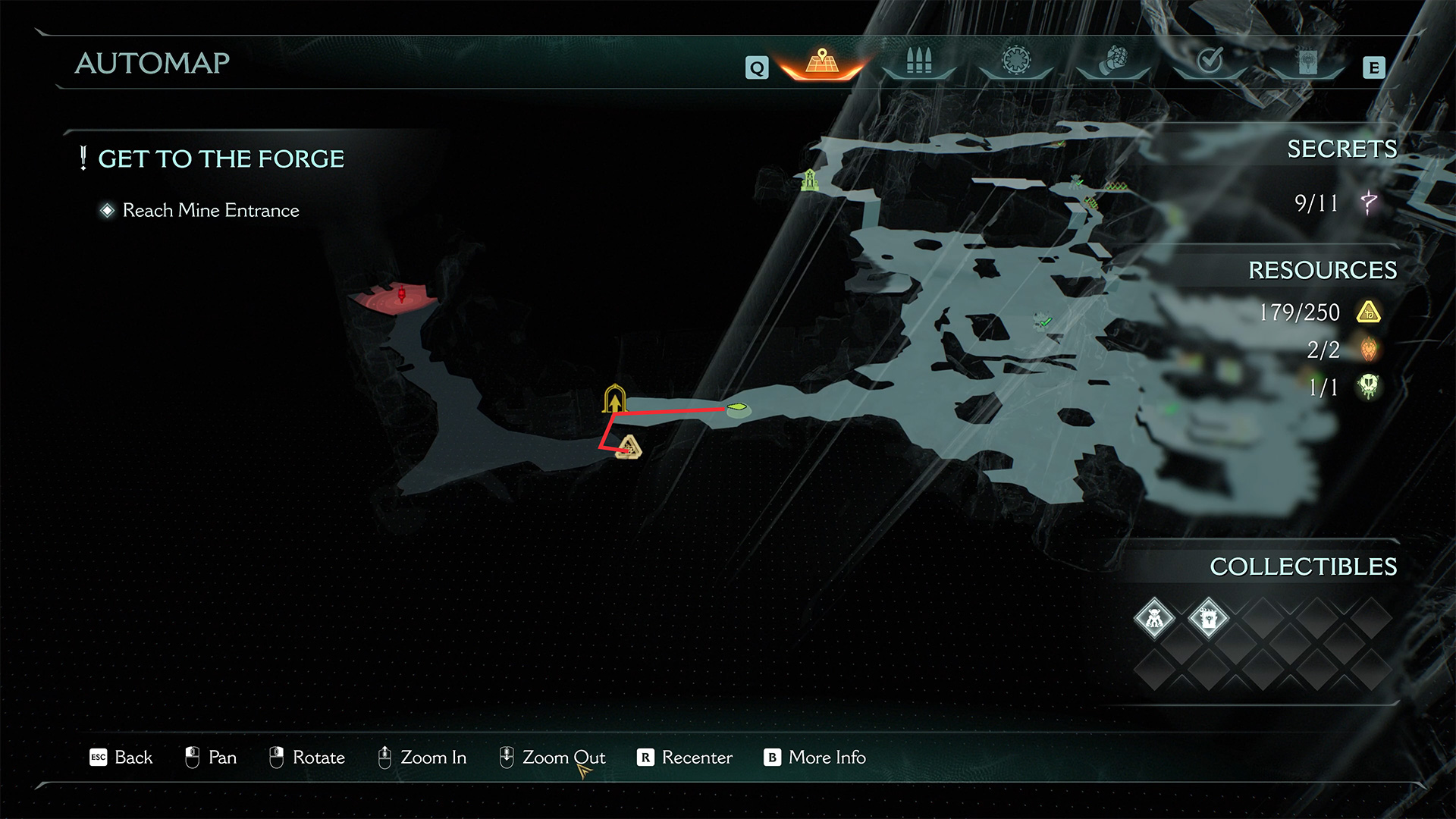1456x819 pixels.
Task: Select the Automap tab with map pin icon
Action: pos(822,62)
